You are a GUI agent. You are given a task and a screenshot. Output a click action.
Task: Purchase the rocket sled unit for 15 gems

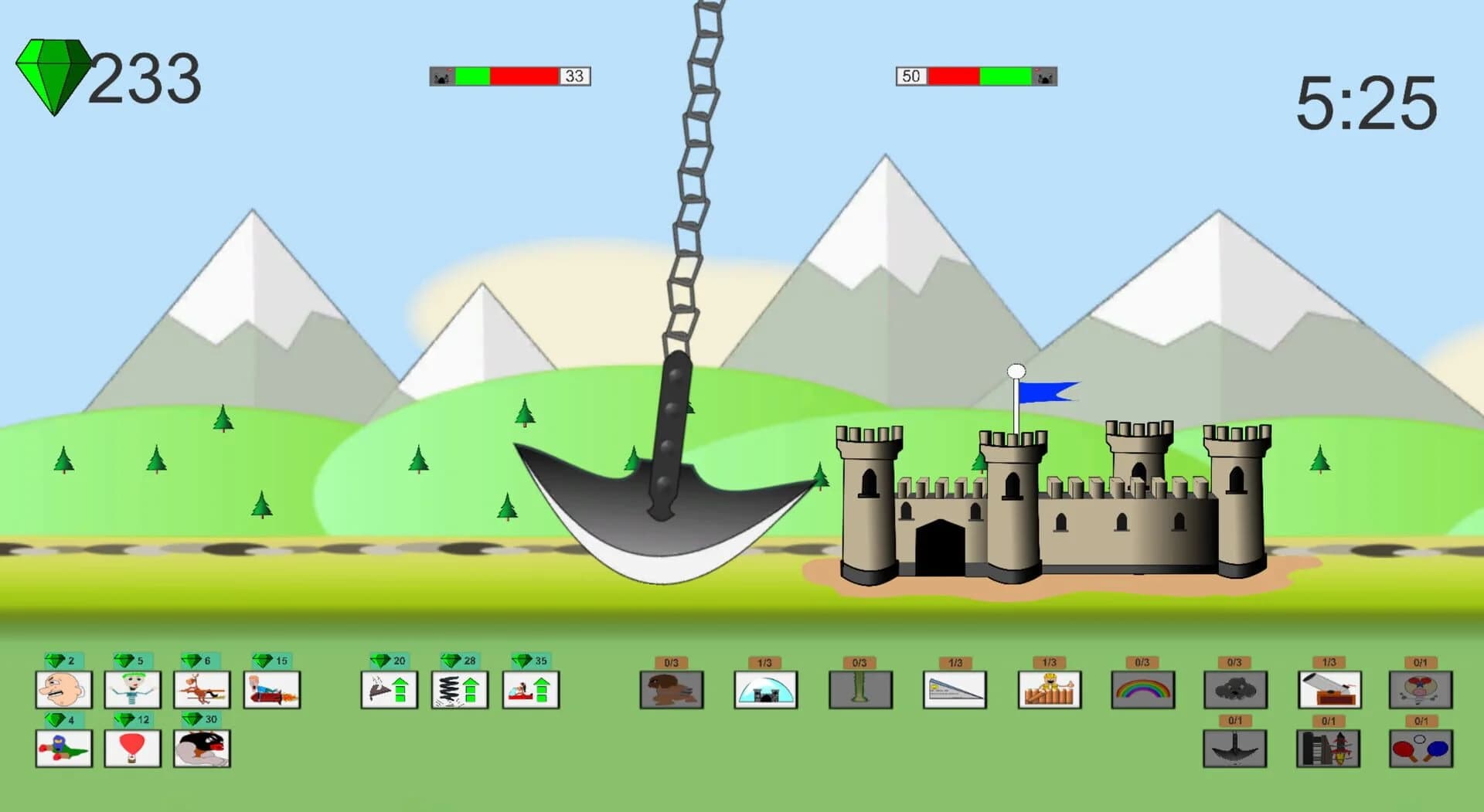pyautogui.click(x=272, y=690)
